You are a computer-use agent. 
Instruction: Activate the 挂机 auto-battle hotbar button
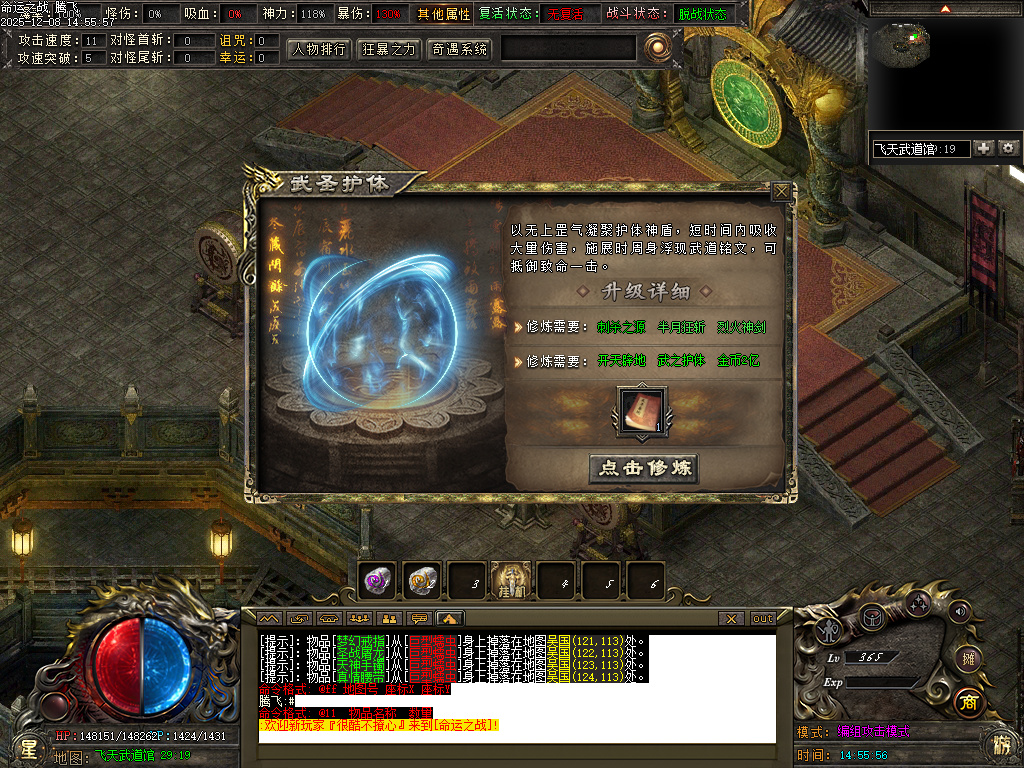(511, 580)
